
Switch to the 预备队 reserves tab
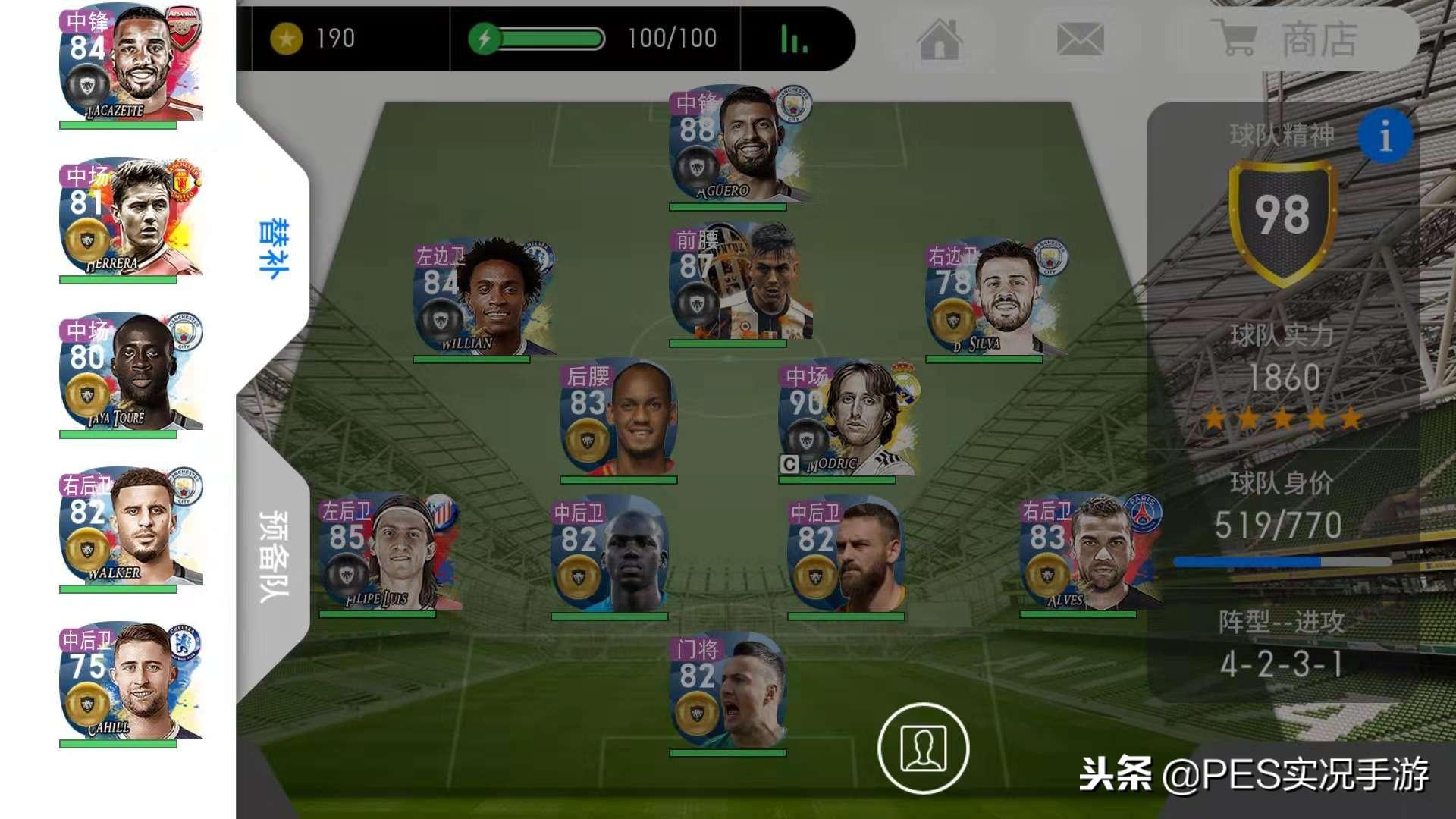(x=274, y=556)
